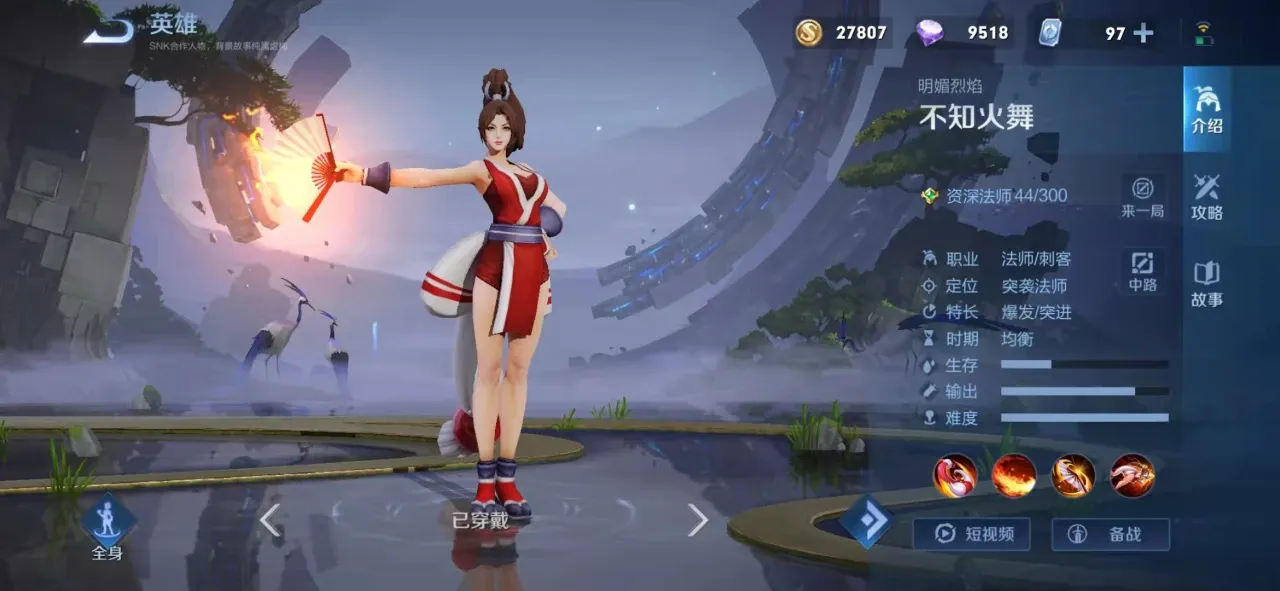View the first red swirl skill icon
Screen dimensions: 1280x591
(x=955, y=475)
